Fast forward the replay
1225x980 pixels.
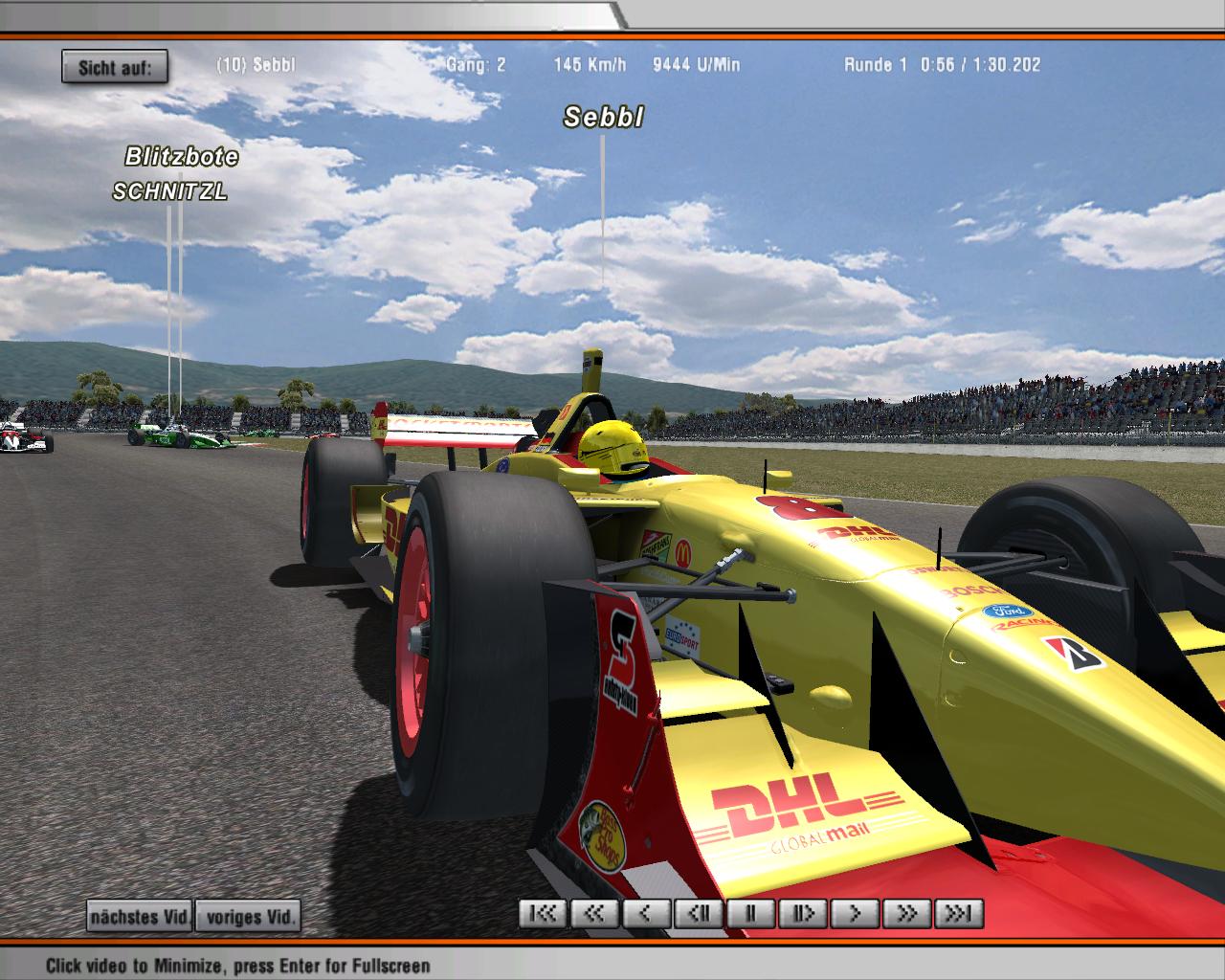[905, 913]
